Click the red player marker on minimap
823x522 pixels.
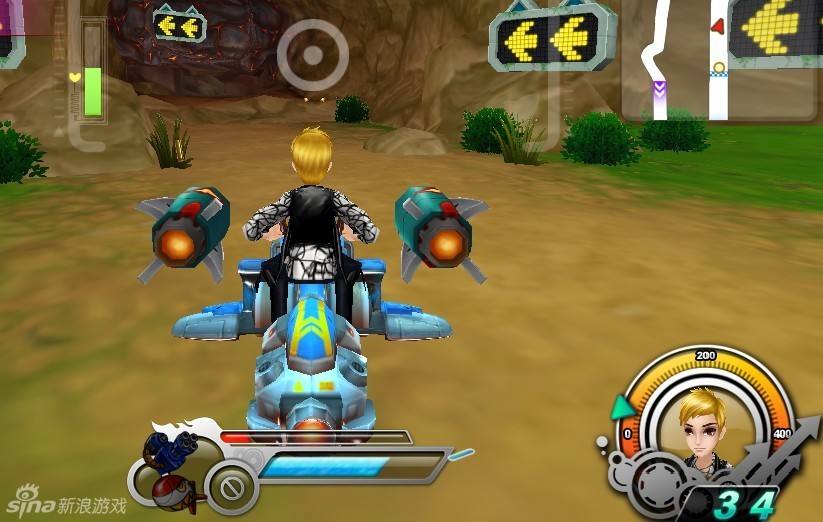[717, 26]
